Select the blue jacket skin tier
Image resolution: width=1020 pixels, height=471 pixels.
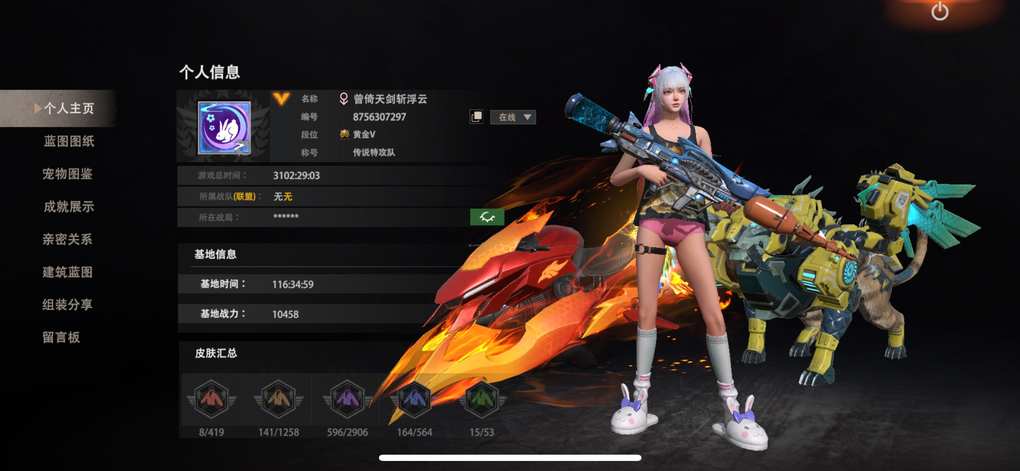[x=413, y=400]
